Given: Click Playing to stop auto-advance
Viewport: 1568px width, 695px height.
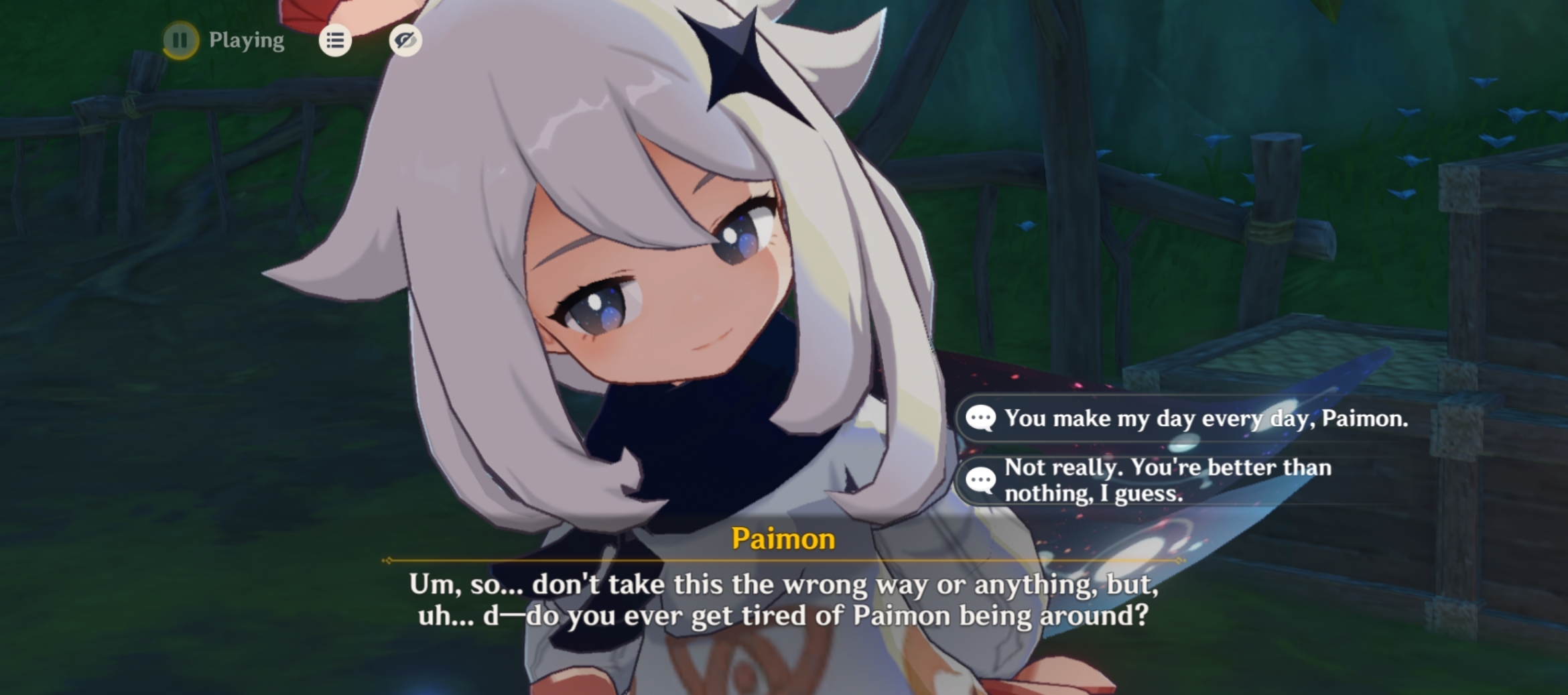Looking at the screenshot, I should [244, 41].
